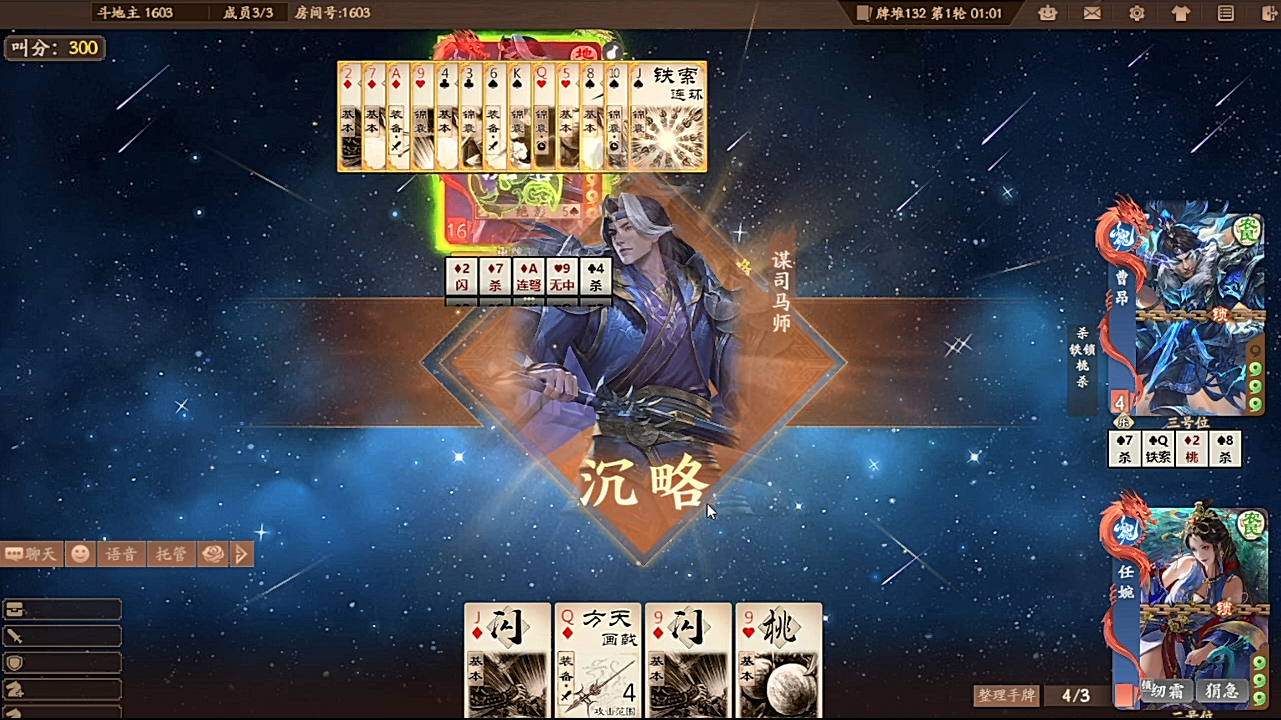Select the 9 of diamonds 闪 card
The image size is (1281, 720).
(688, 660)
